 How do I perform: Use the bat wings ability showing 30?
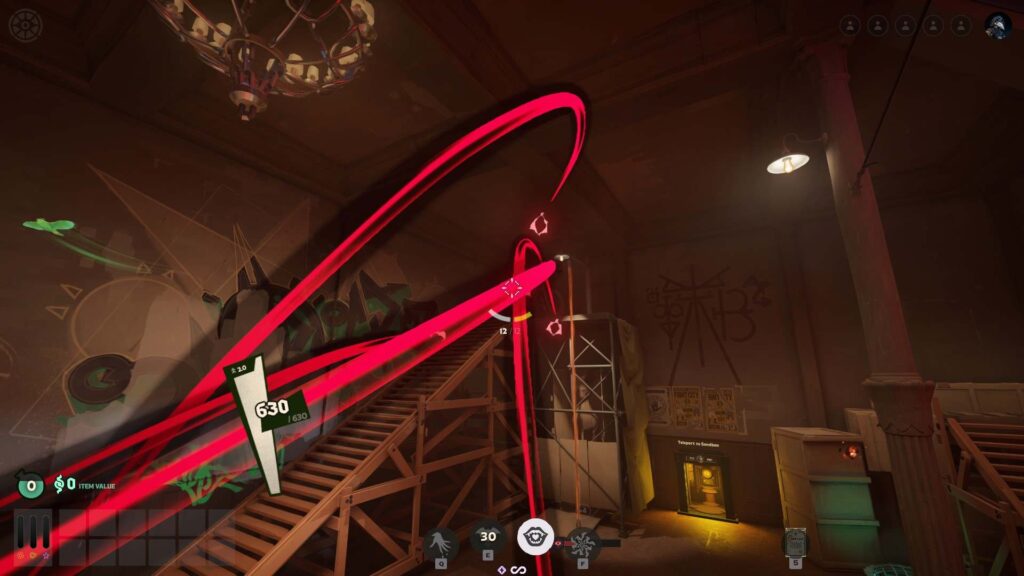(489, 538)
